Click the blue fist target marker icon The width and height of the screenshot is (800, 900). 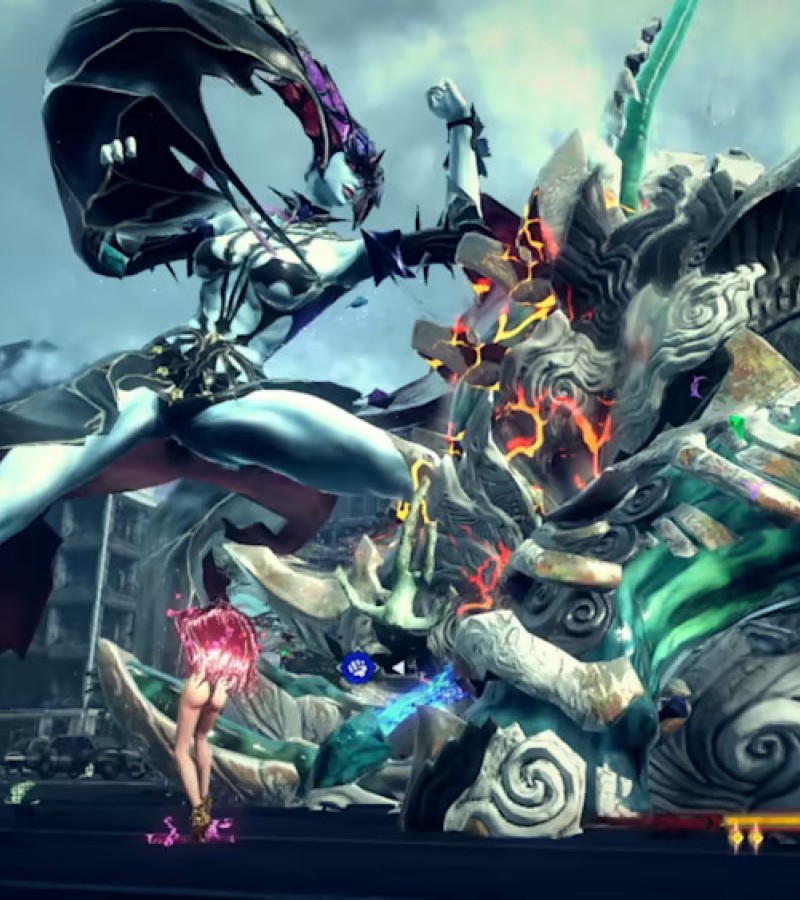pos(357,667)
